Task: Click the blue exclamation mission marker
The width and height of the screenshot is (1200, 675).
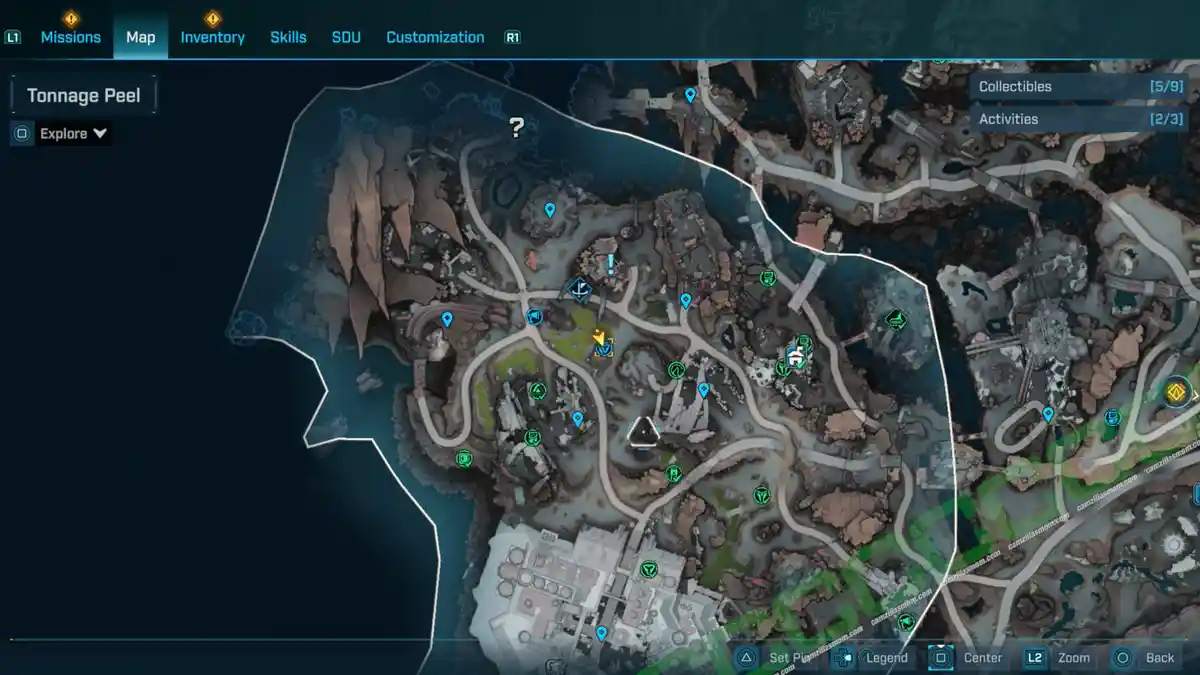Action: 610,265
